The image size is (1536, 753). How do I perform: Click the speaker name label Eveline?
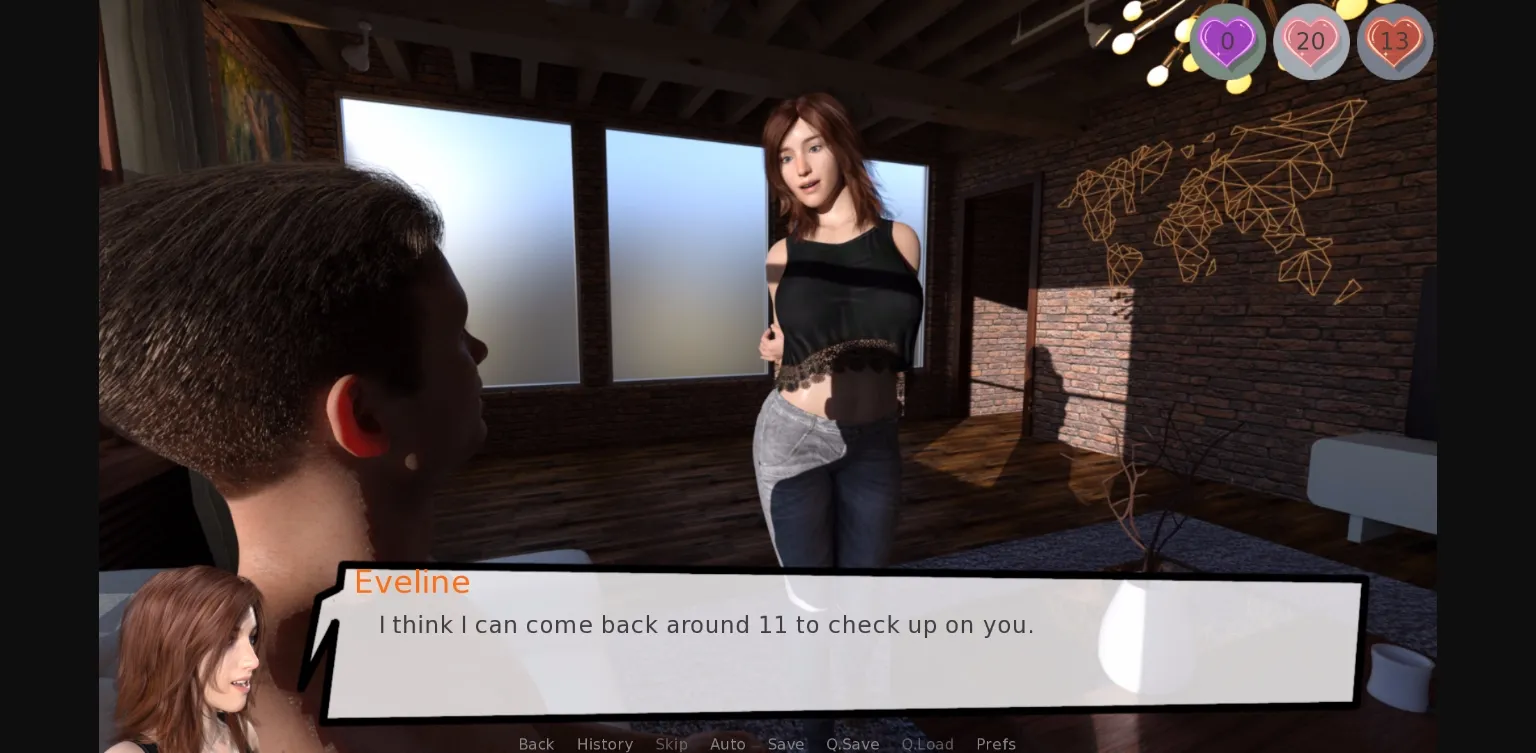coord(412,582)
